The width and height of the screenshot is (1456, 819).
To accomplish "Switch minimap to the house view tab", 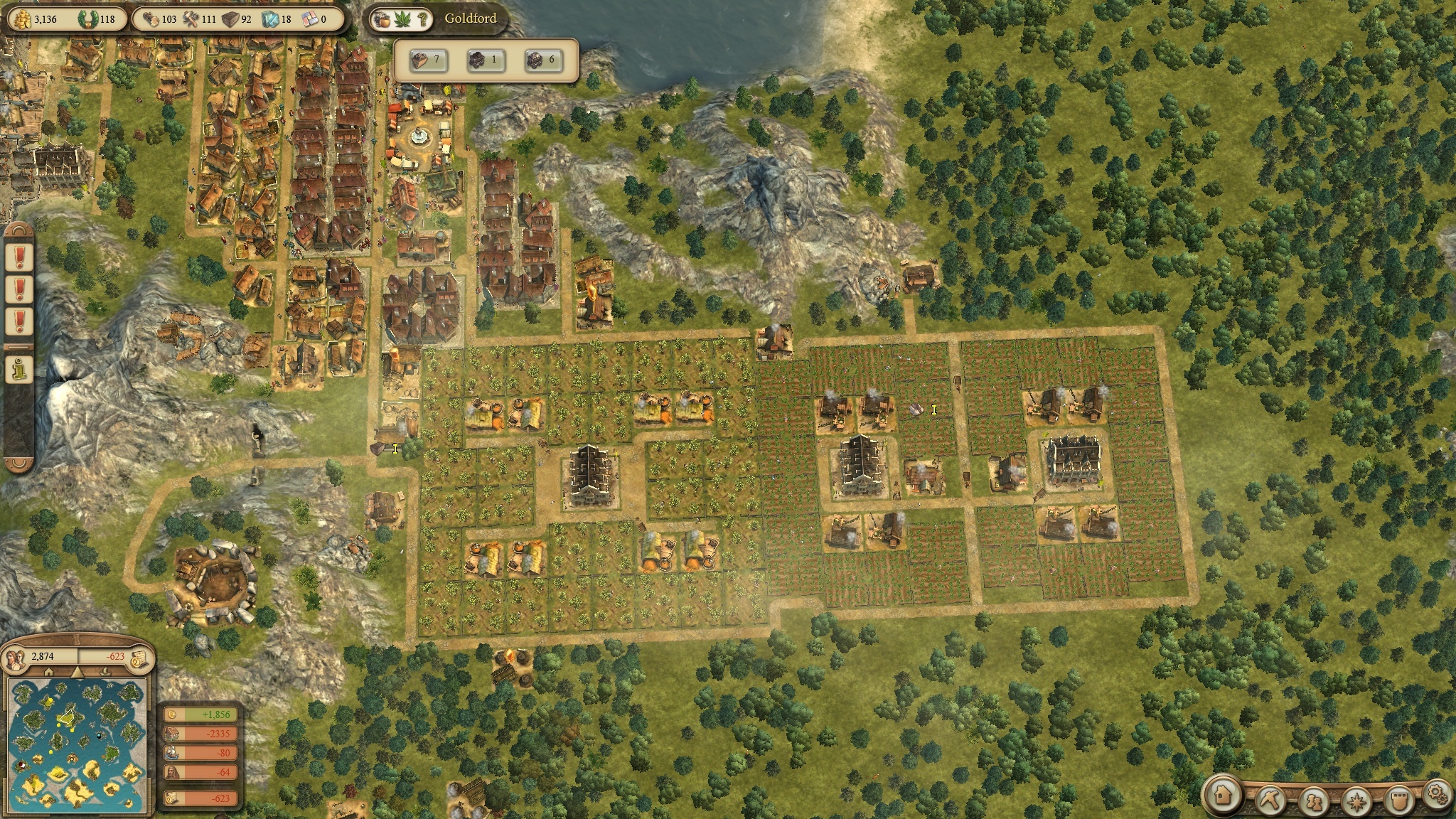I will [49, 672].
